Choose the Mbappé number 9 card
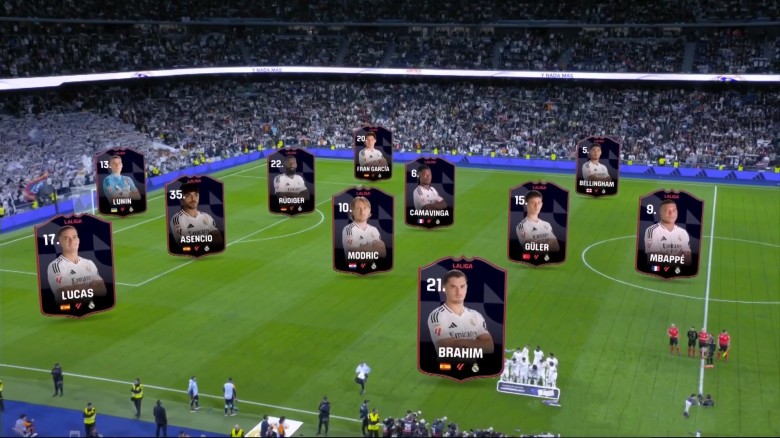Viewport: 780px width, 438px height. [x=669, y=234]
